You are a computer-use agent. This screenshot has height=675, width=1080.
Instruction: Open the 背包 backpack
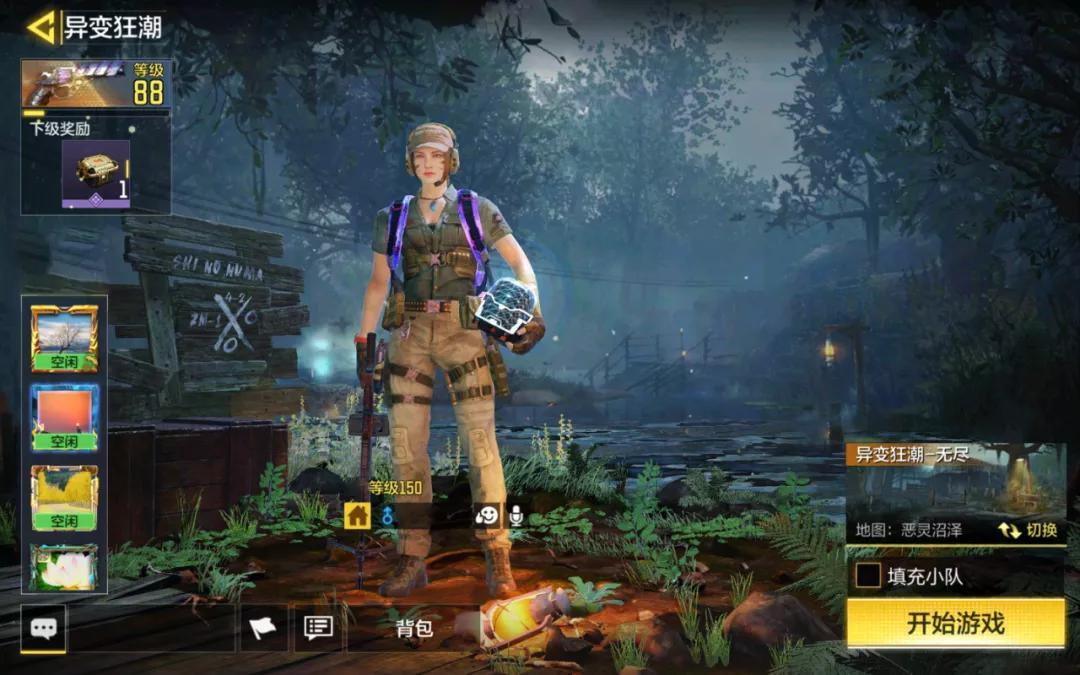(414, 628)
